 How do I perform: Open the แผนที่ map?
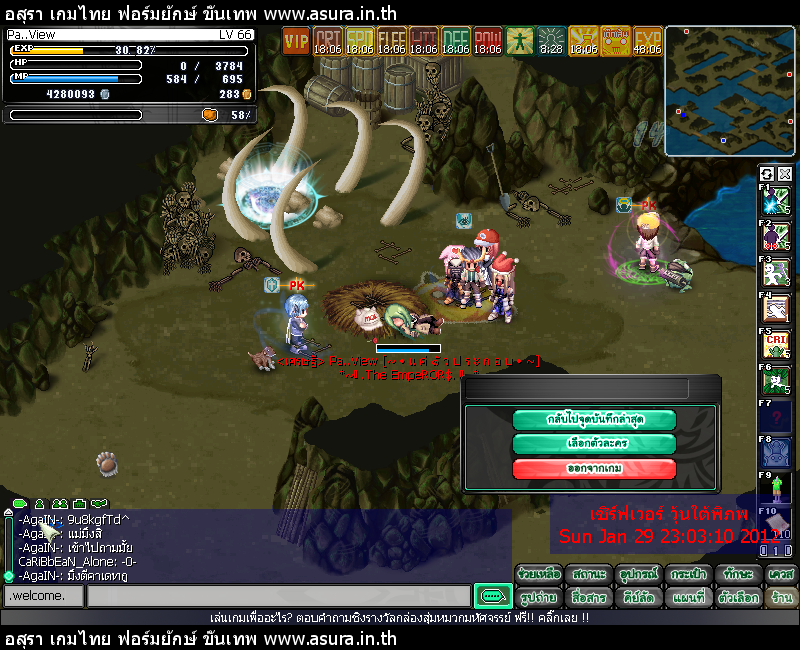[x=688, y=597]
